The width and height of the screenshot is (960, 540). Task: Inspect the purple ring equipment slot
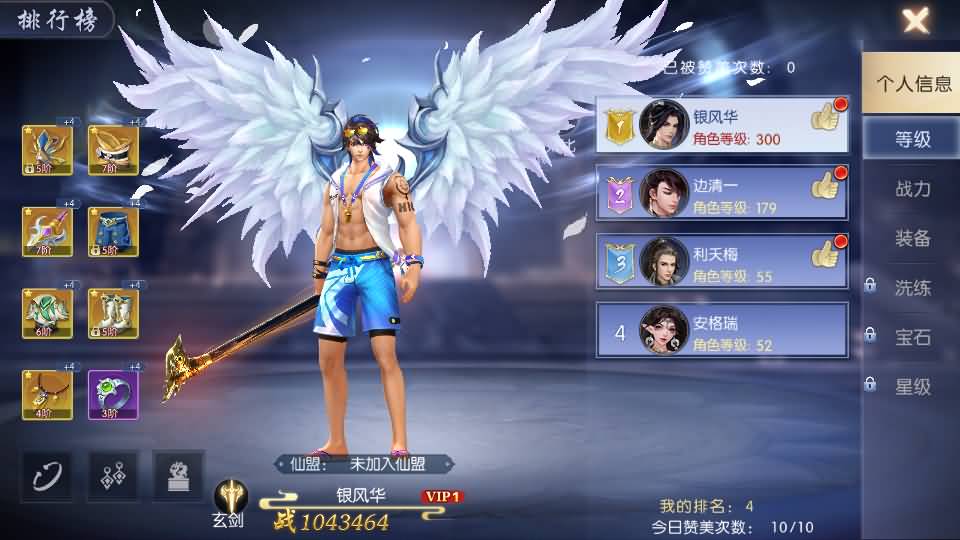(x=113, y=395)
